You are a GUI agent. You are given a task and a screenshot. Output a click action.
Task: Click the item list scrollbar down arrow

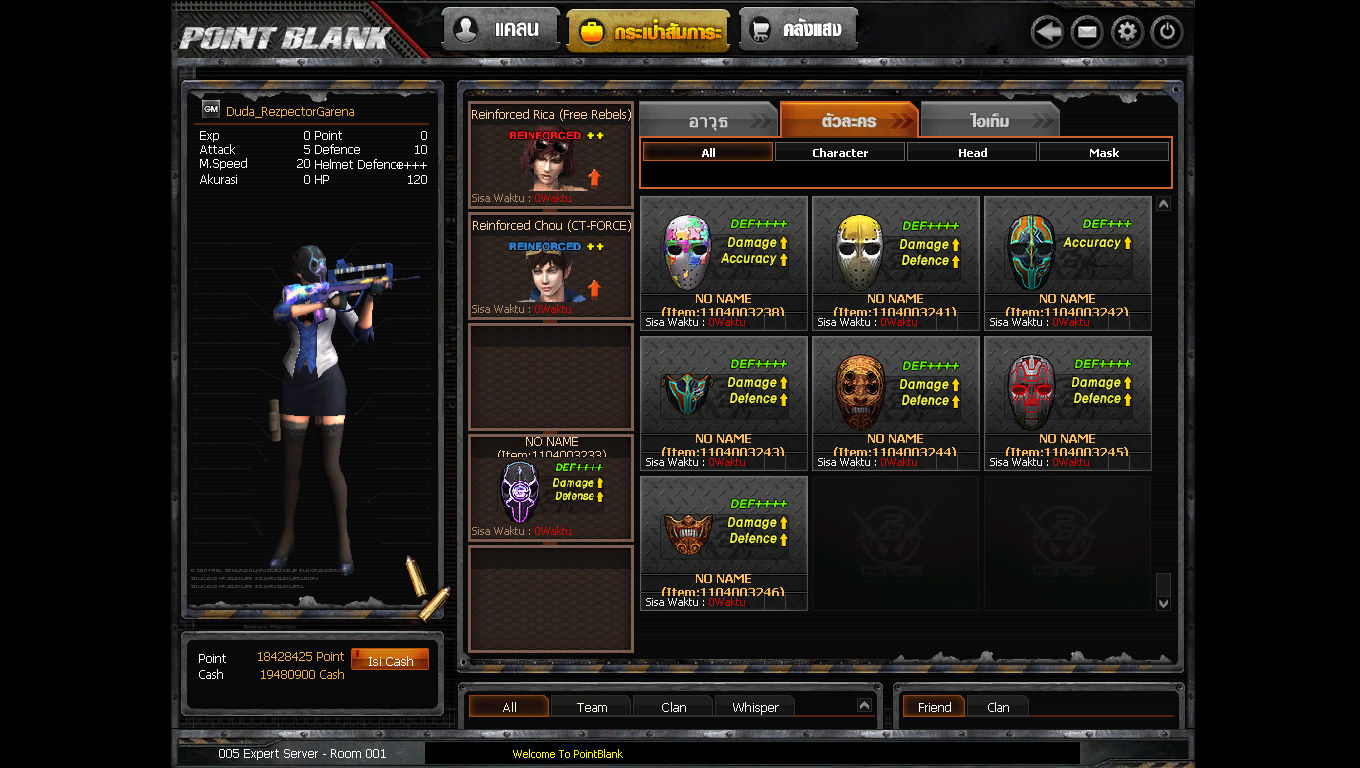coord(1163,602)
